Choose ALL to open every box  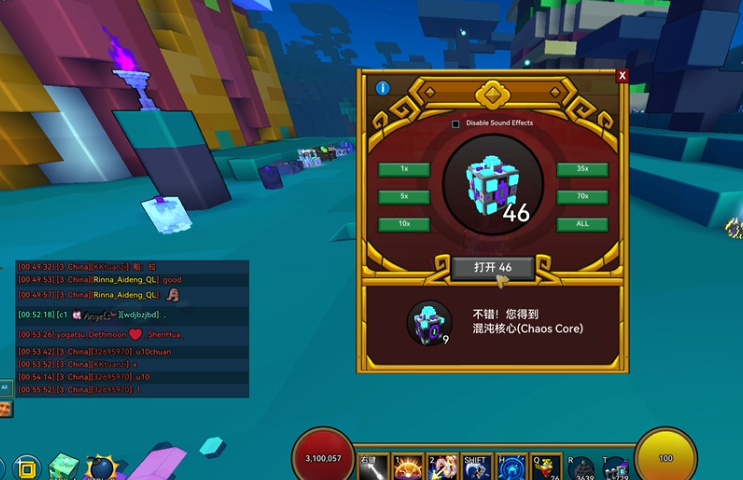point(582,224)
